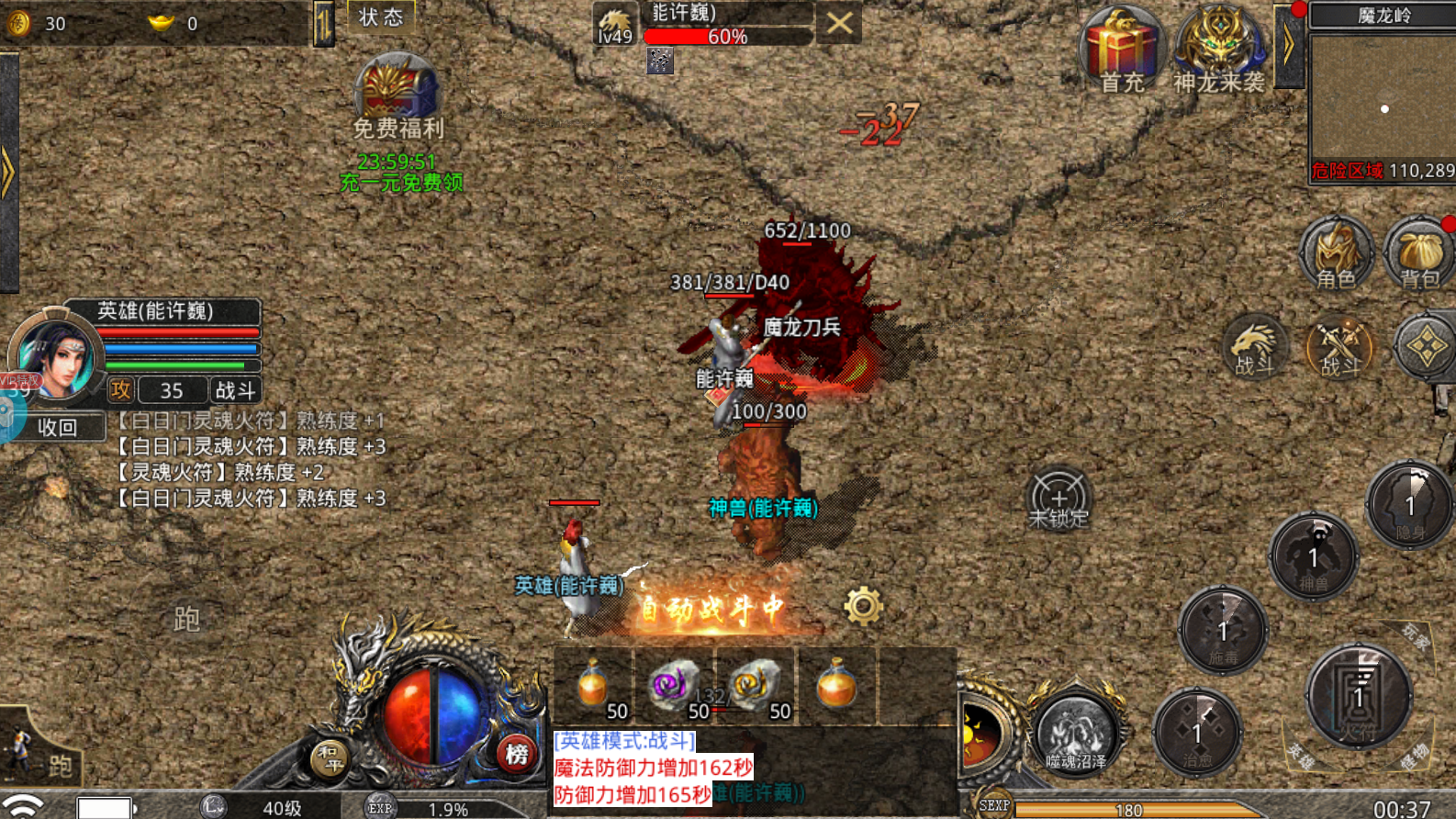Click the dragon-head 战斗 icon
Viewport: 1456px width, 819px height.
(x=1256, y=347)
